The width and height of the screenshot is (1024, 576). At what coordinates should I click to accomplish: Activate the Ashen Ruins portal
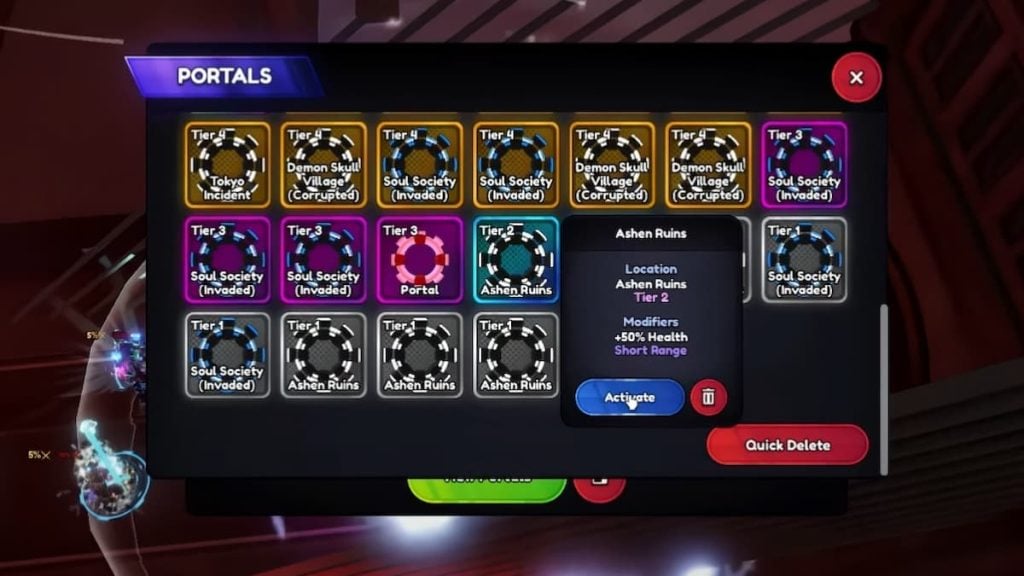(630, 397)
